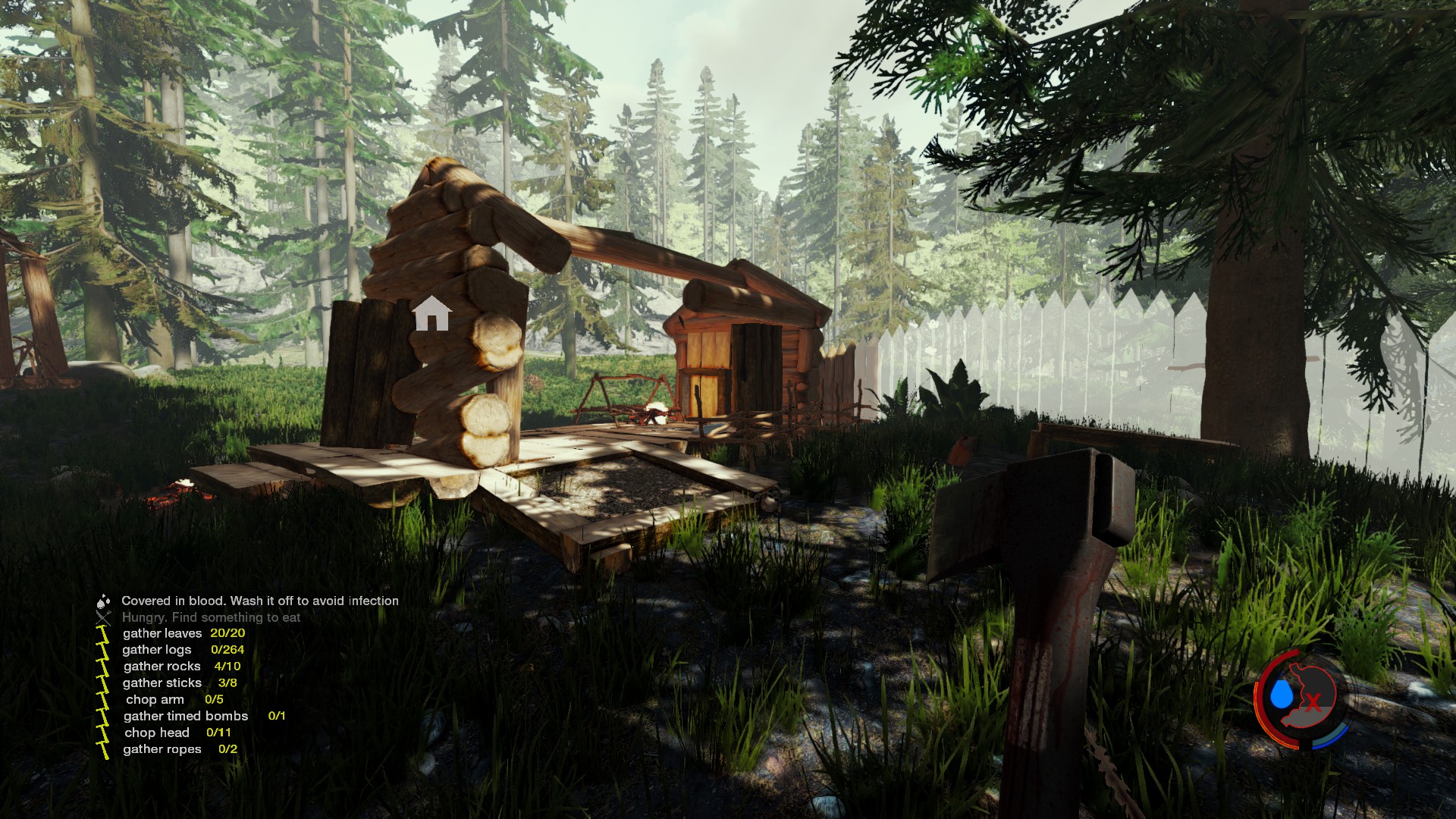Select the "Hungry" status warning message
This screenshot has width=1456, height=819.
coord(211,617)
